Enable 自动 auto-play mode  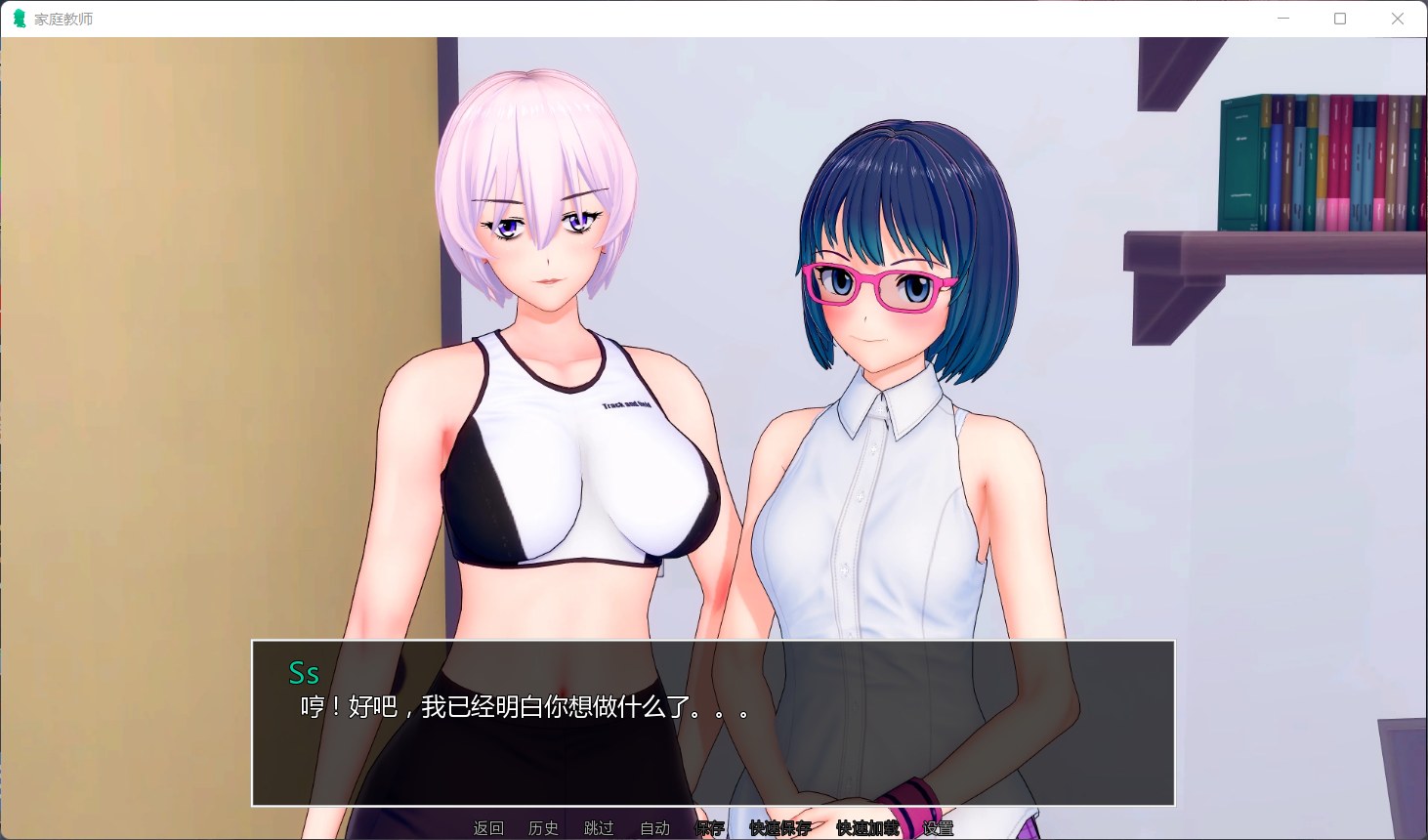click(654, 828)
